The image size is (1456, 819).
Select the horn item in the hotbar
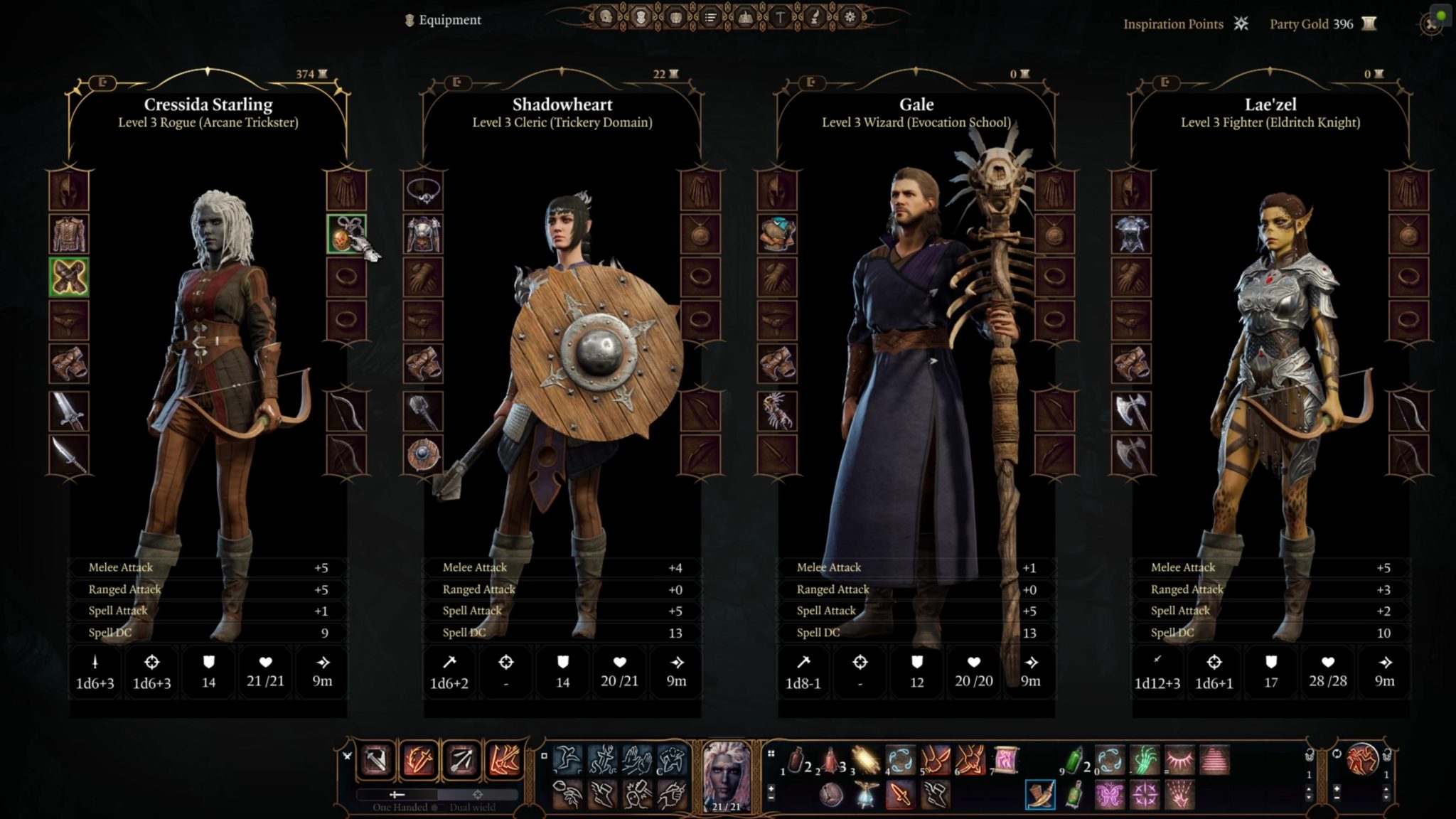1040,795
